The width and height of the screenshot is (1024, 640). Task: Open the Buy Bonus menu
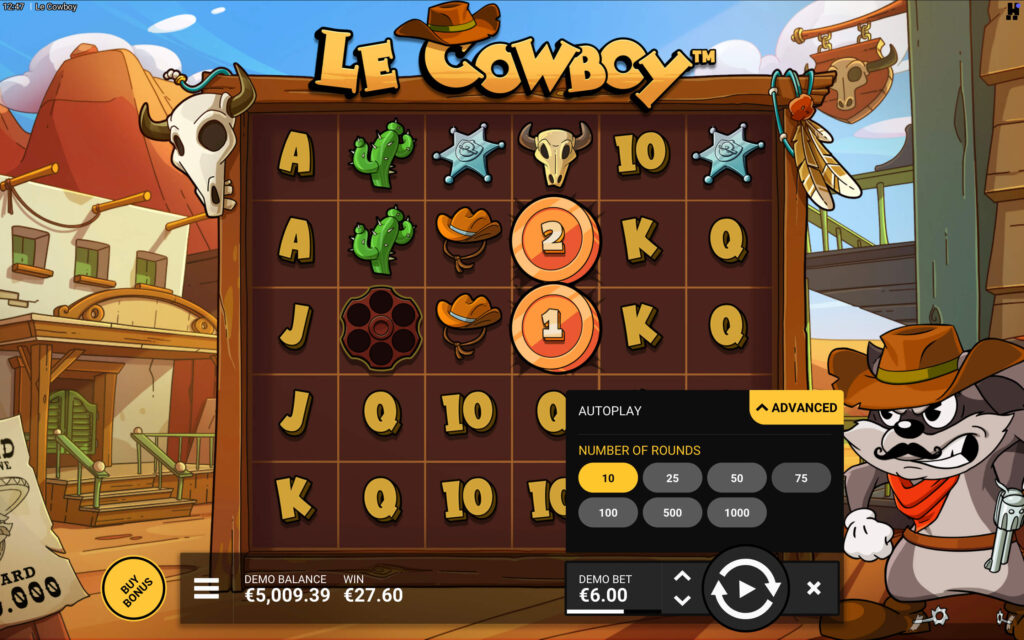click(x=133, y=589)
